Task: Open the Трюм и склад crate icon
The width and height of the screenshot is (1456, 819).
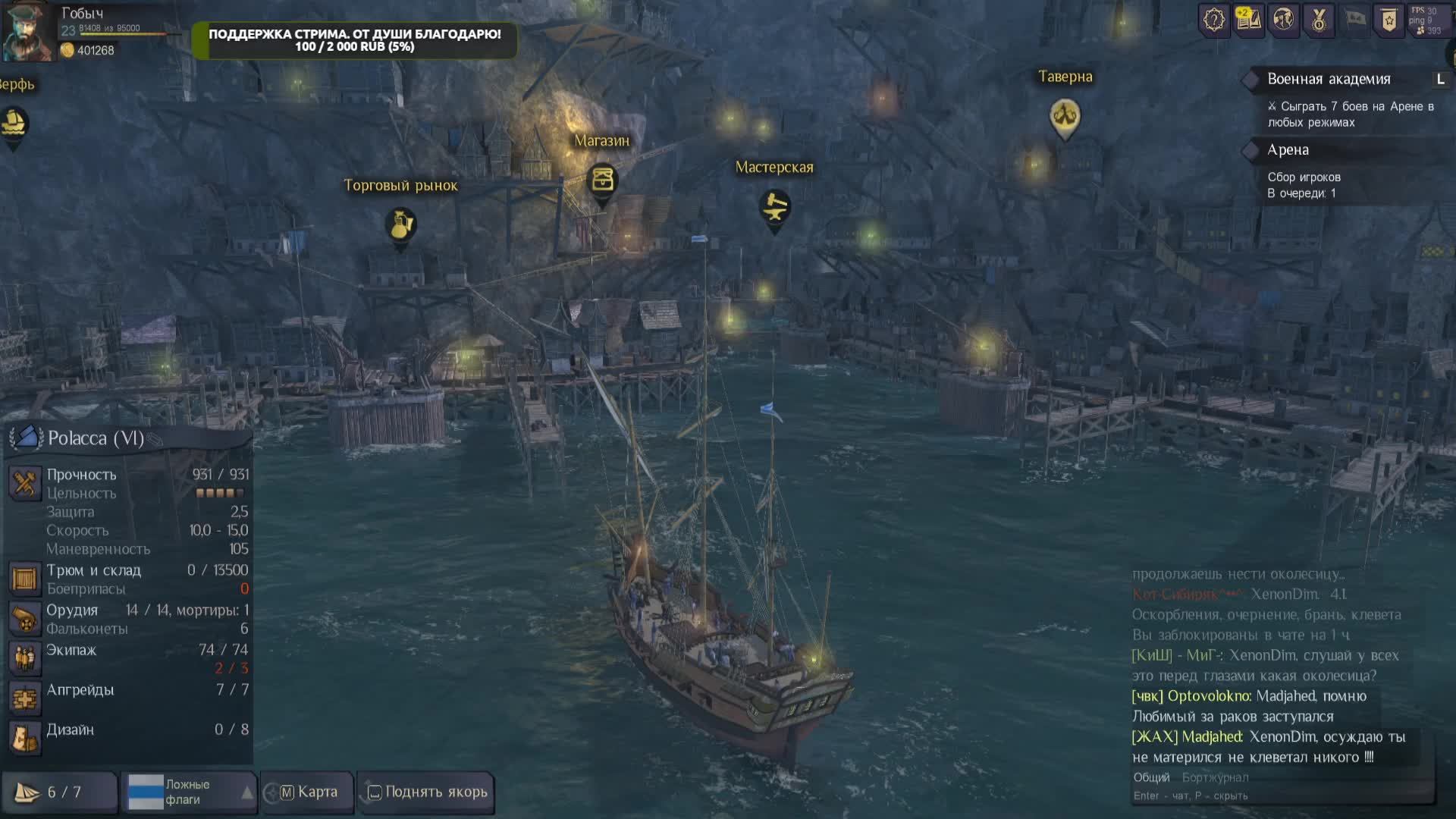Action: (24, 579)
